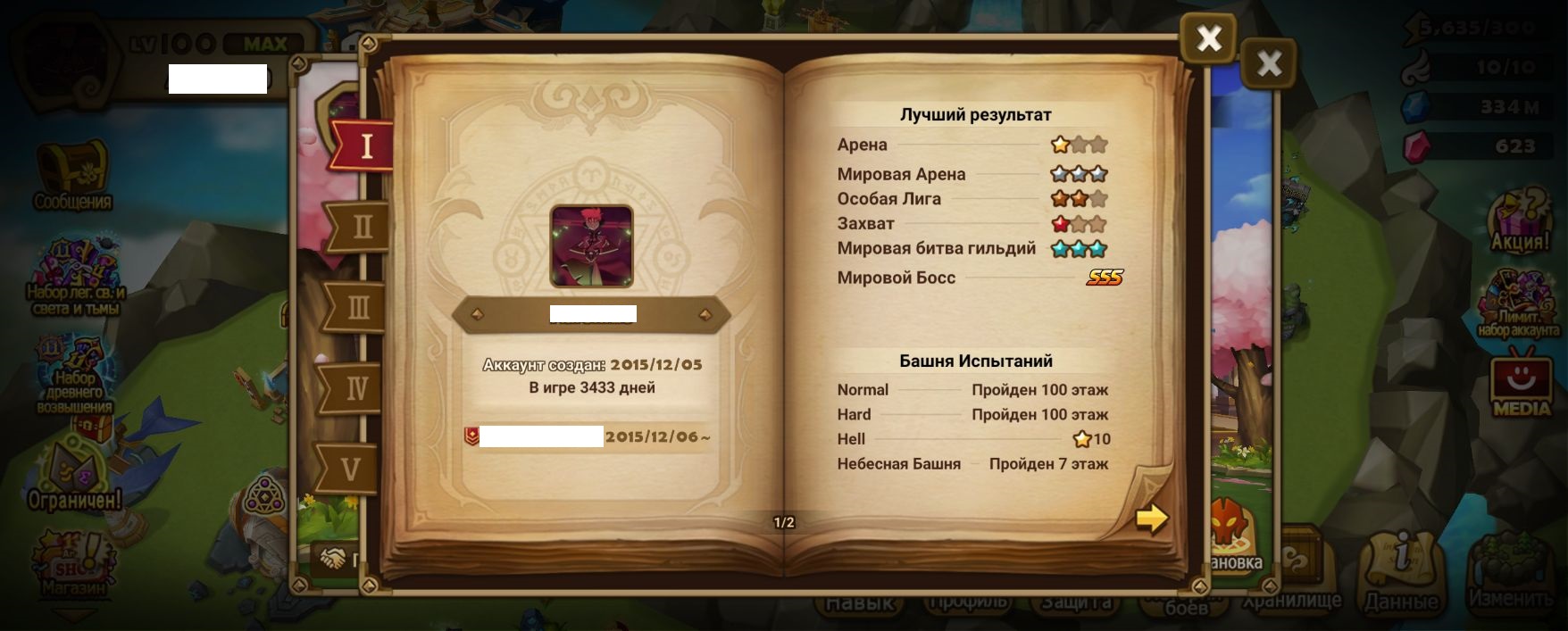
Task: Select the red bookmark tab I
Action: pos(364,145)
